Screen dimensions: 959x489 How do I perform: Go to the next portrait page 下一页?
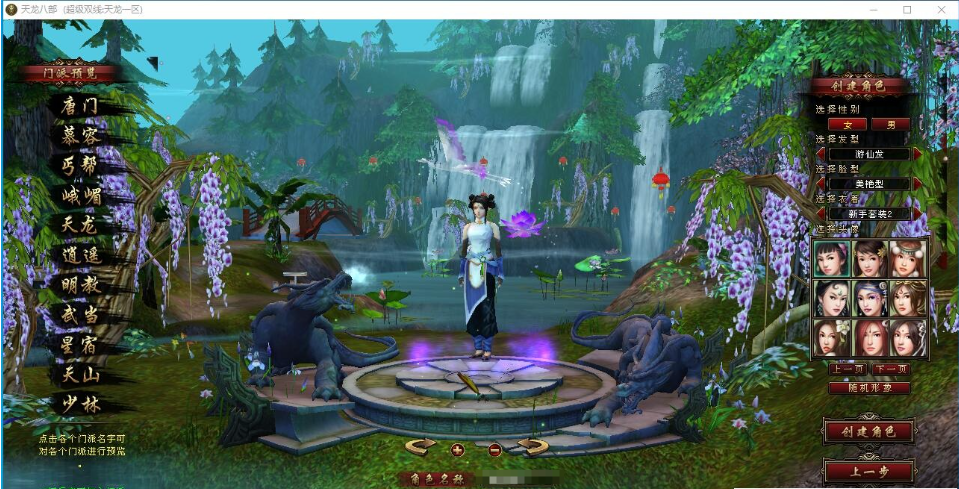(x=891, y=369)
